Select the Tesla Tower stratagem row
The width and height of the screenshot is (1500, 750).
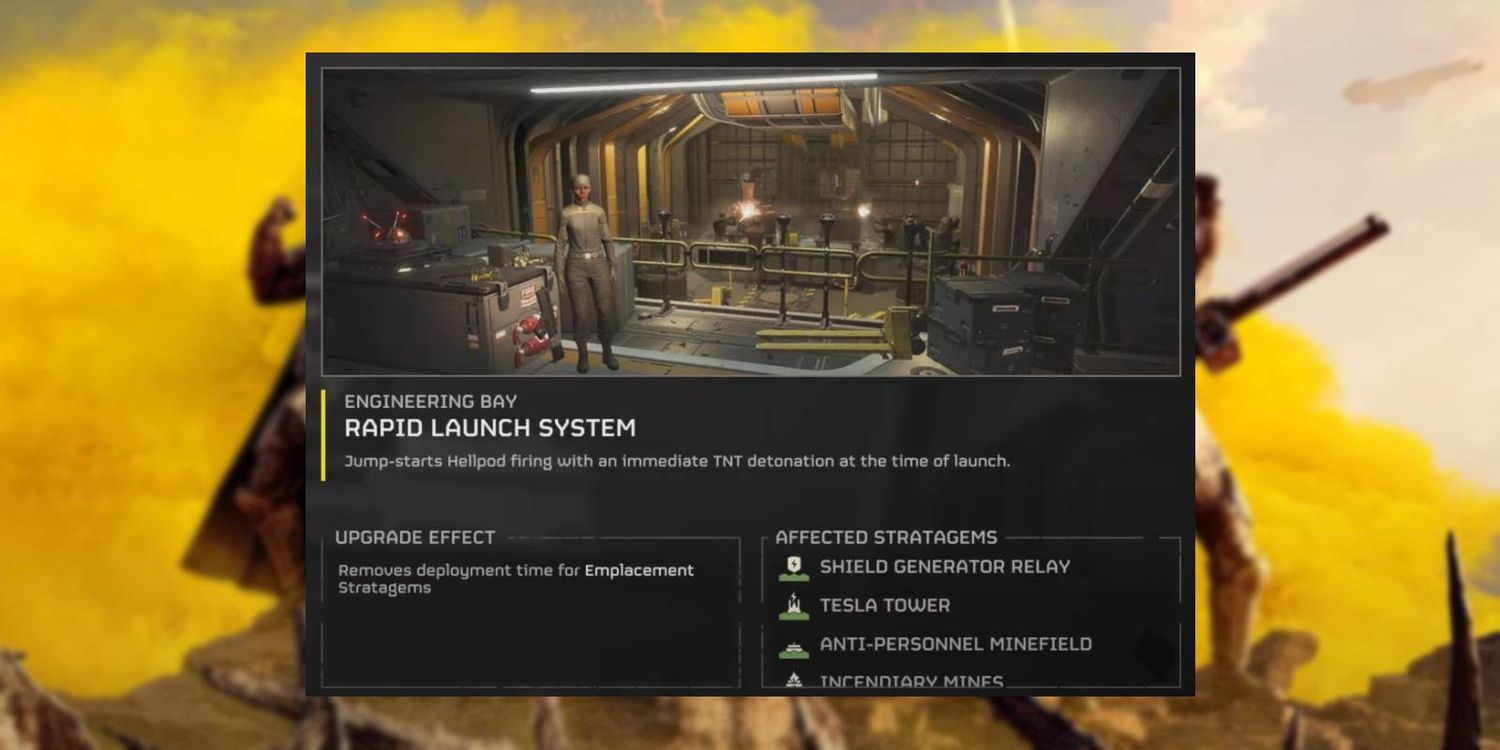[884, 606]
